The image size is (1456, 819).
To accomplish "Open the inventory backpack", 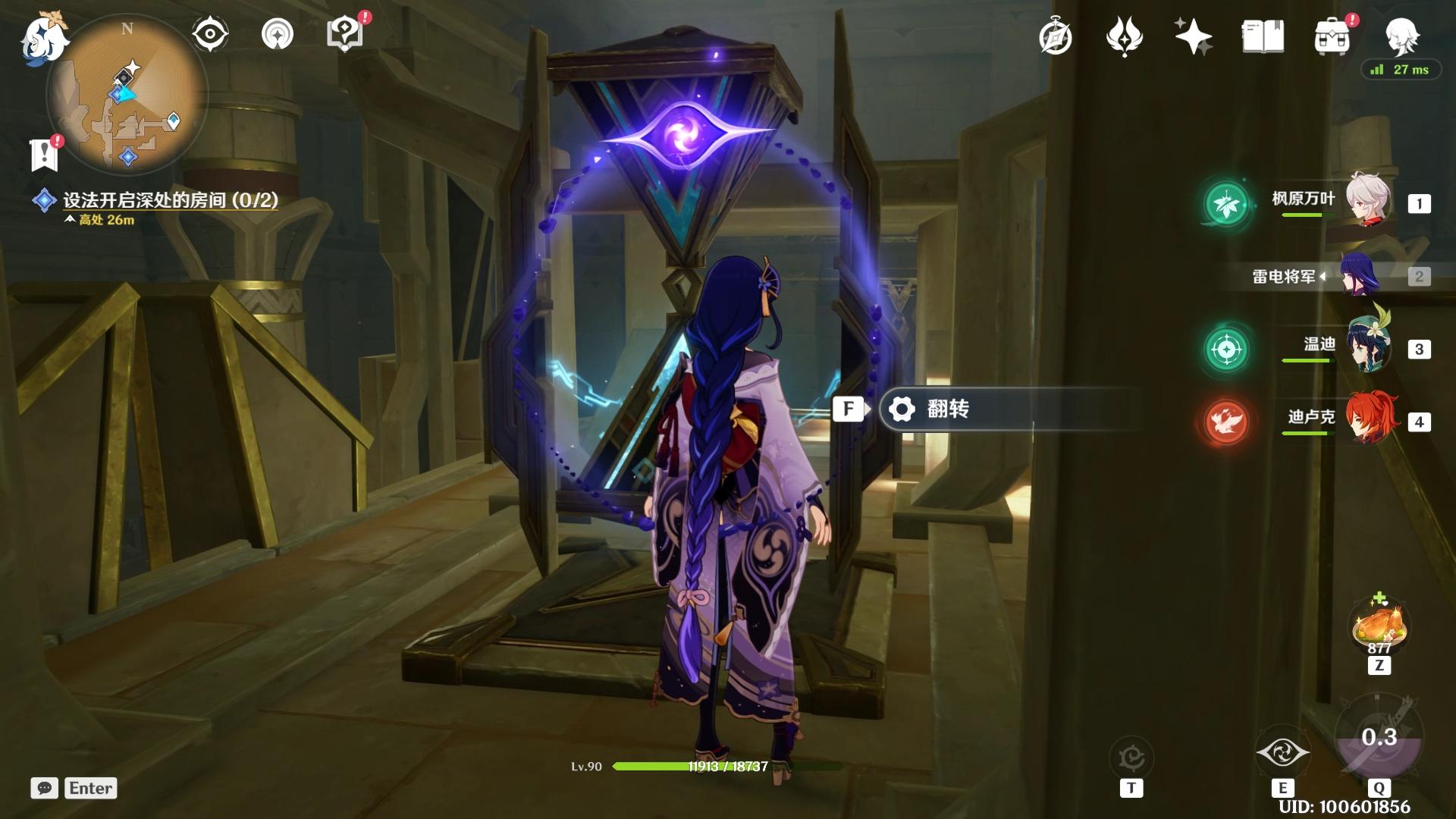I will pos(1332,36).
